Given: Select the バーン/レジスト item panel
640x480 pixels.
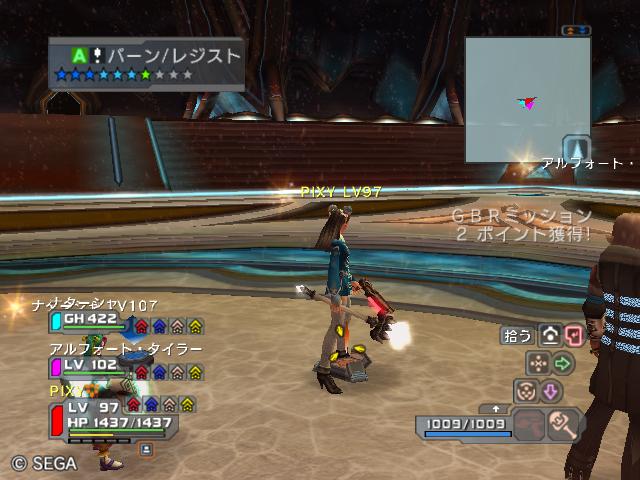Looking at the screenshot, I should click(146, 64).
